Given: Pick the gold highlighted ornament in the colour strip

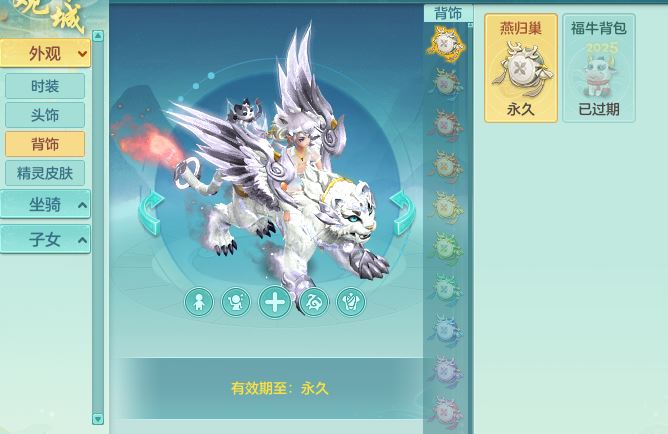Looking at the screenshot, I should [446, 42].
